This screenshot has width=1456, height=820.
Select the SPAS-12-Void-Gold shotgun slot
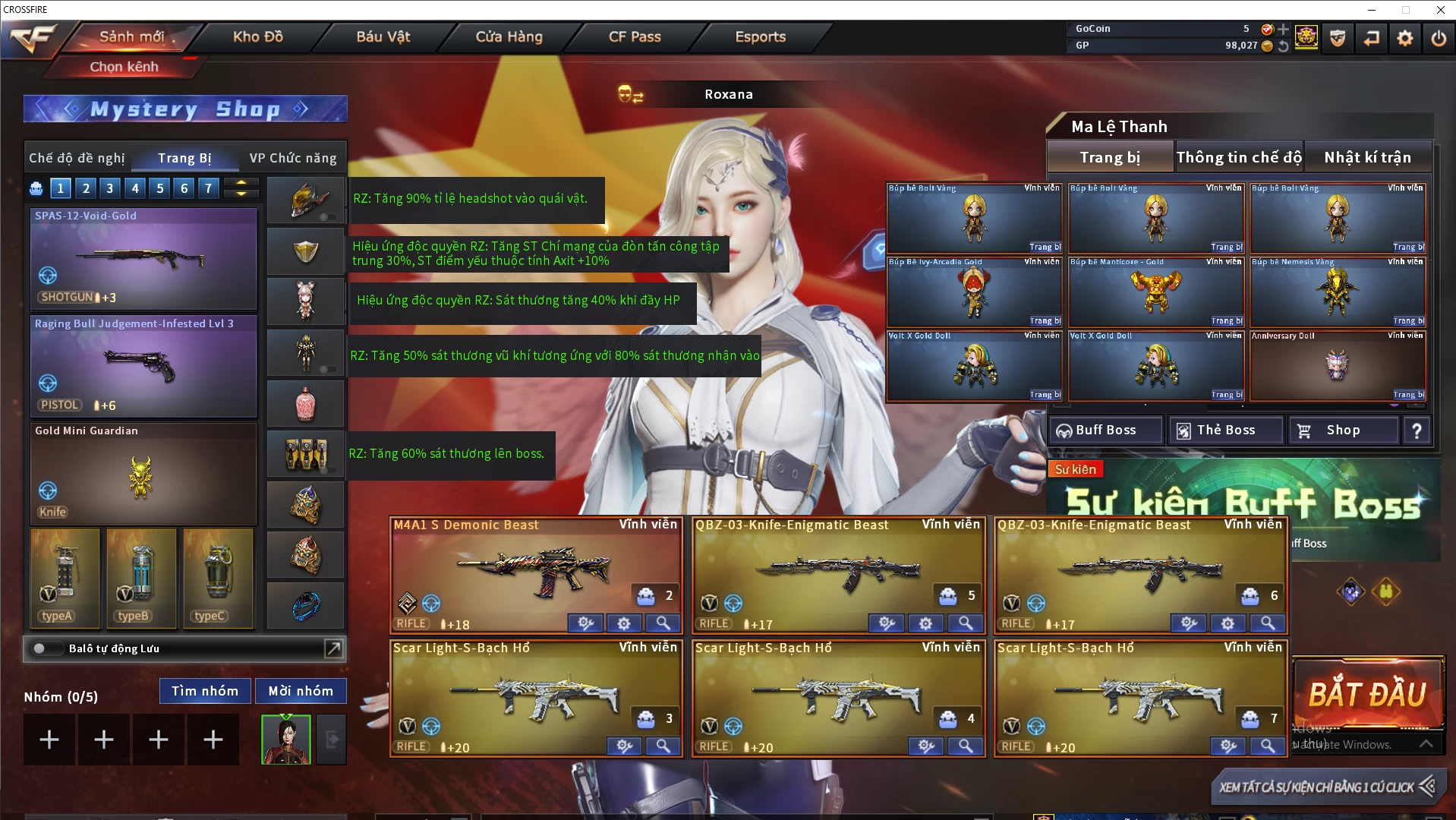coord(143,257)
